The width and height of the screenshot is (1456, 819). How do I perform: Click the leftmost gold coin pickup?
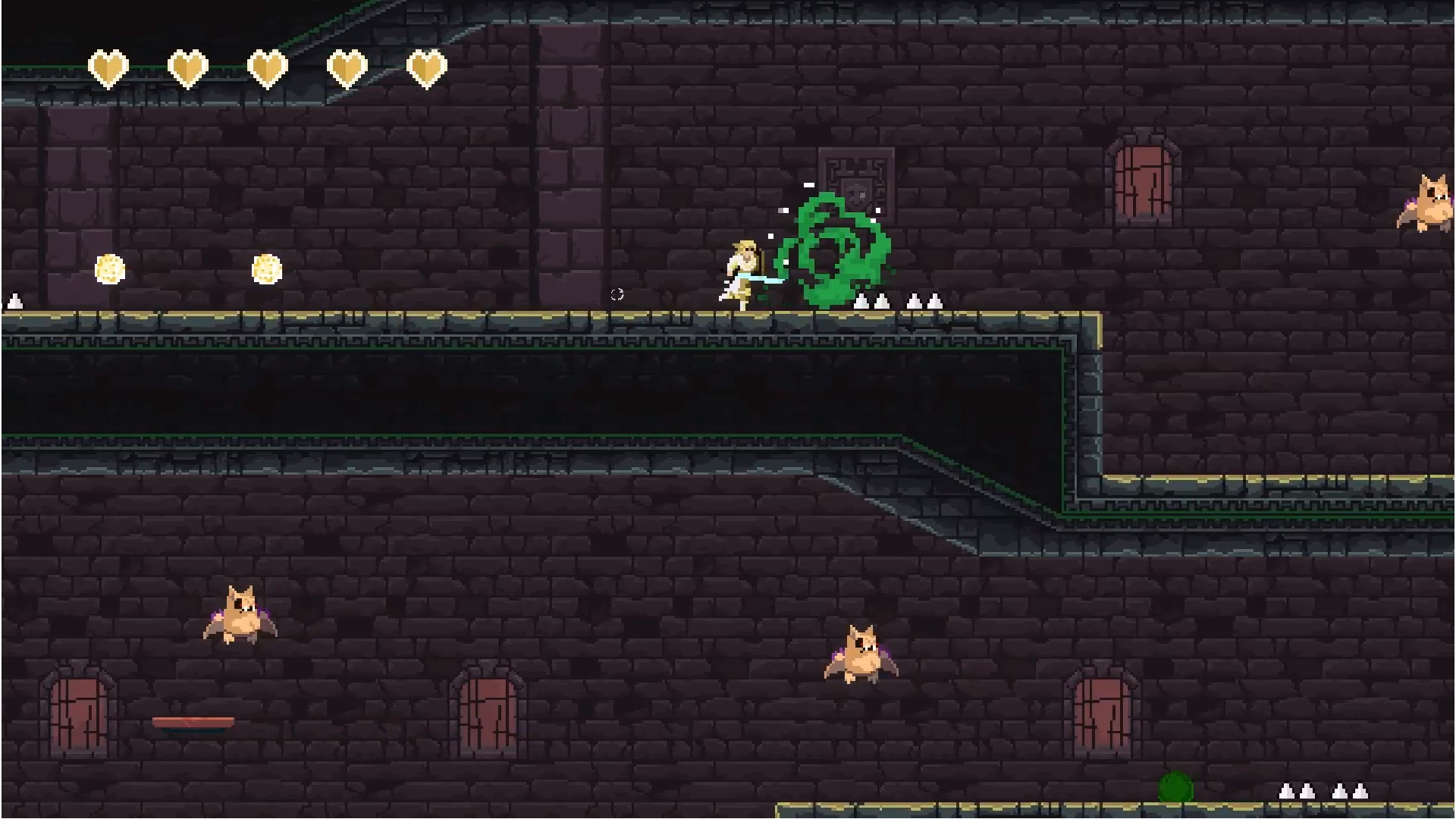point(110,268)
